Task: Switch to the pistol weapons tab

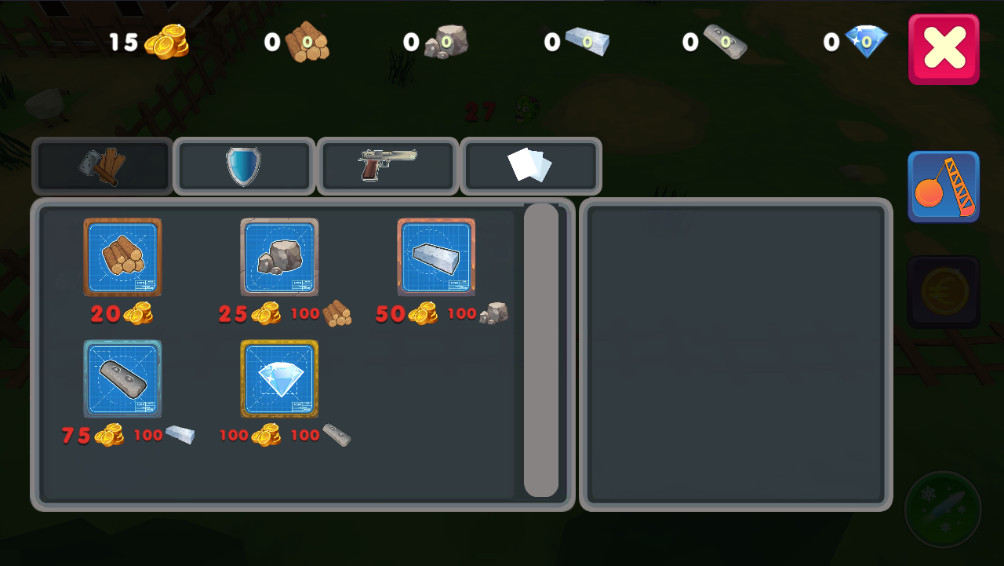Action: 388,166
